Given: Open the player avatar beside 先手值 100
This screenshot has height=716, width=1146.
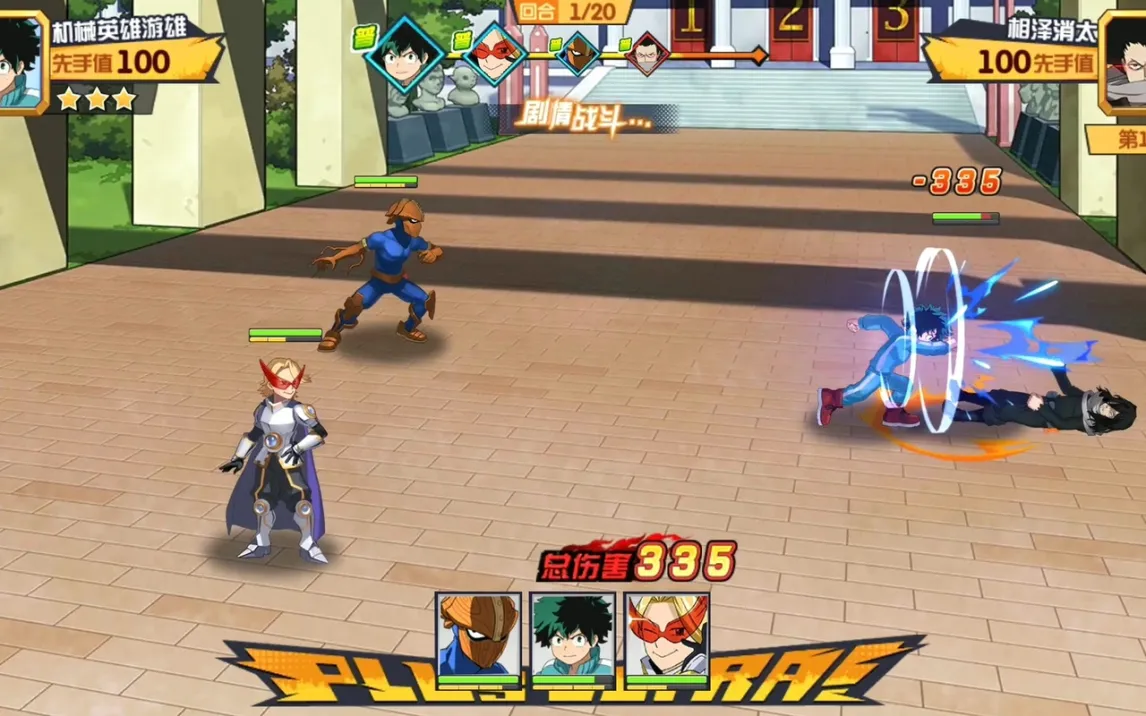Looking at the screenshot, I should pyautogui.click(x=20, y=62).
